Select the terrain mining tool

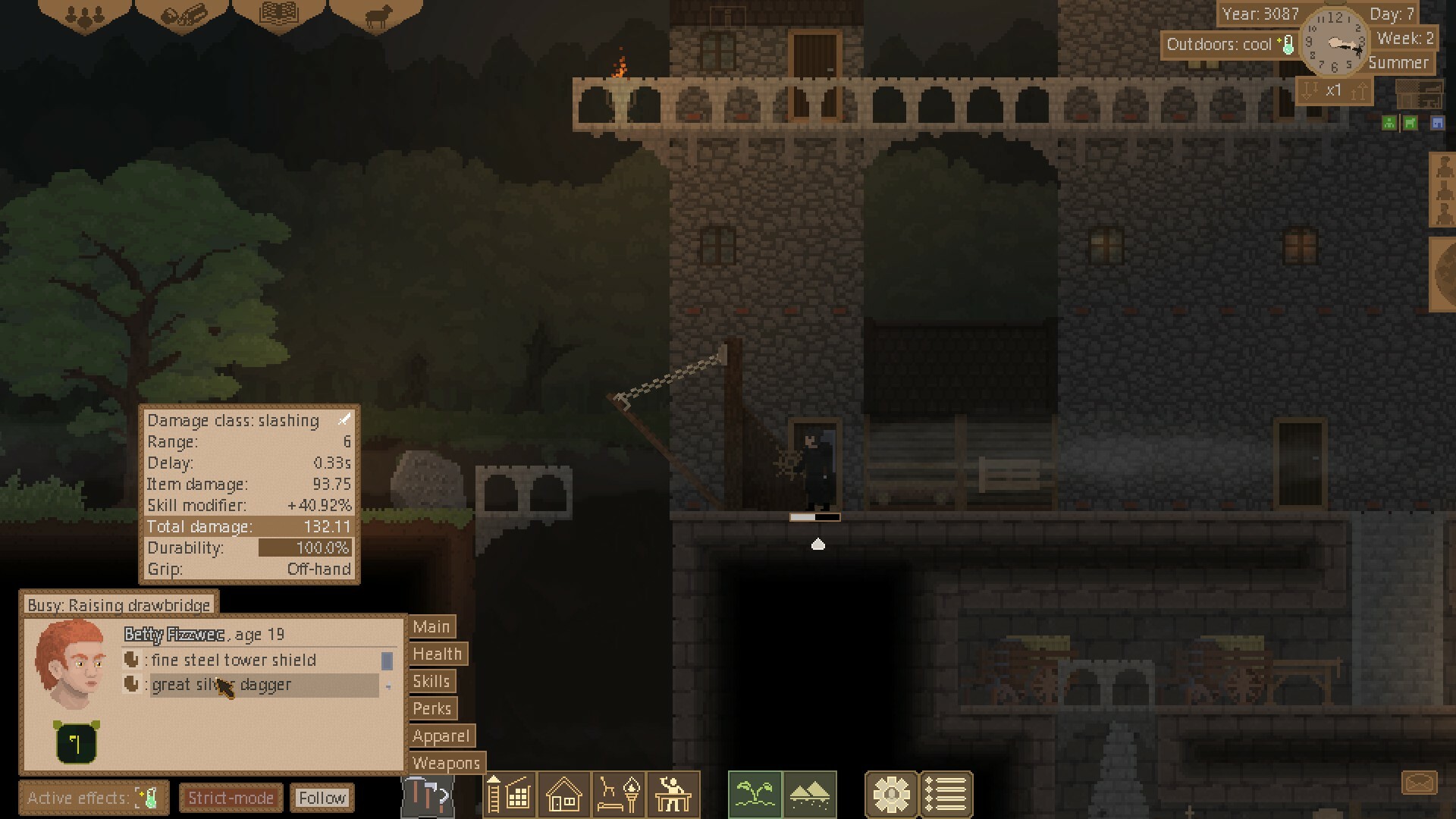tap(810, 794)
